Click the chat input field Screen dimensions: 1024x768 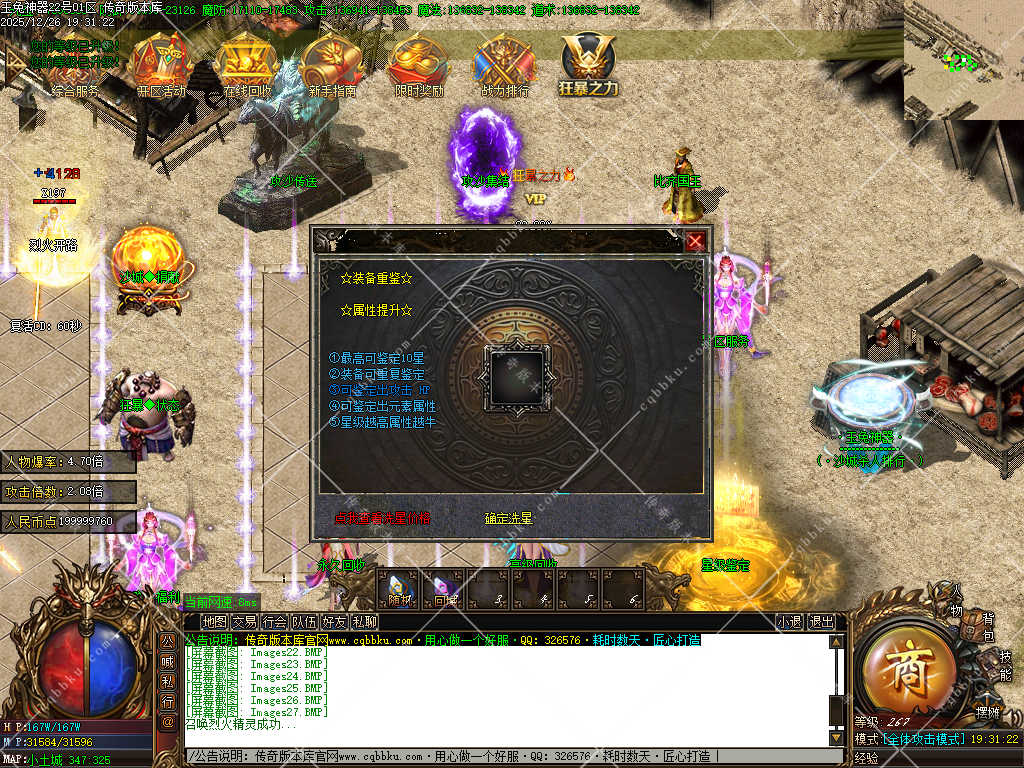click(500, 756)
